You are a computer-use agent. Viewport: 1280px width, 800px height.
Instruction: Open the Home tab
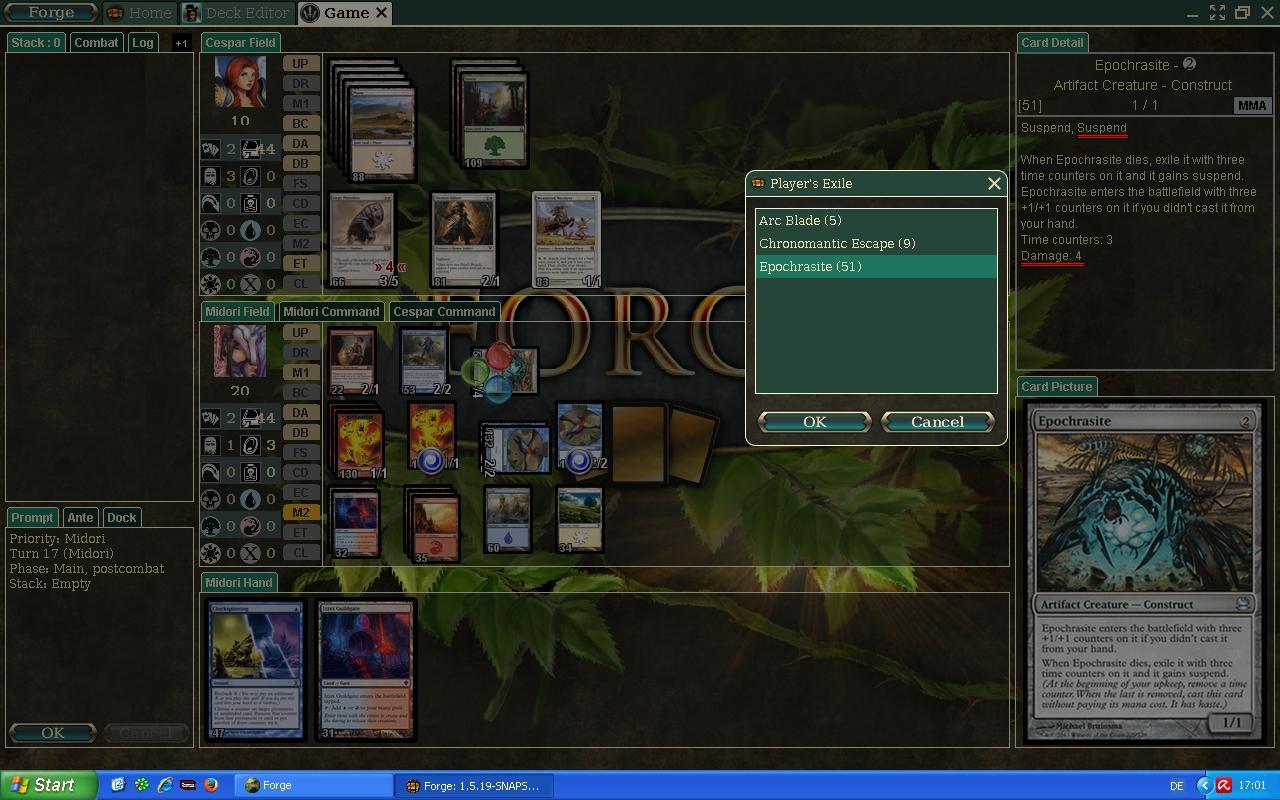click(x=141, y=13)
